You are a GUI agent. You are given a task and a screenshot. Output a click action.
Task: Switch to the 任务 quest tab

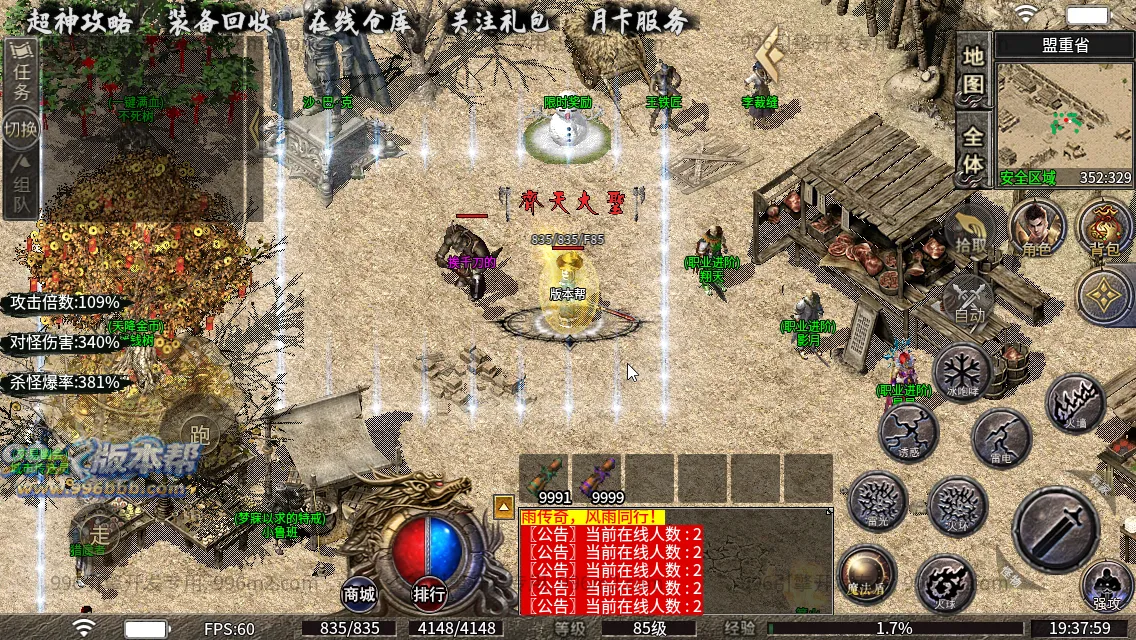pos(21,73)
